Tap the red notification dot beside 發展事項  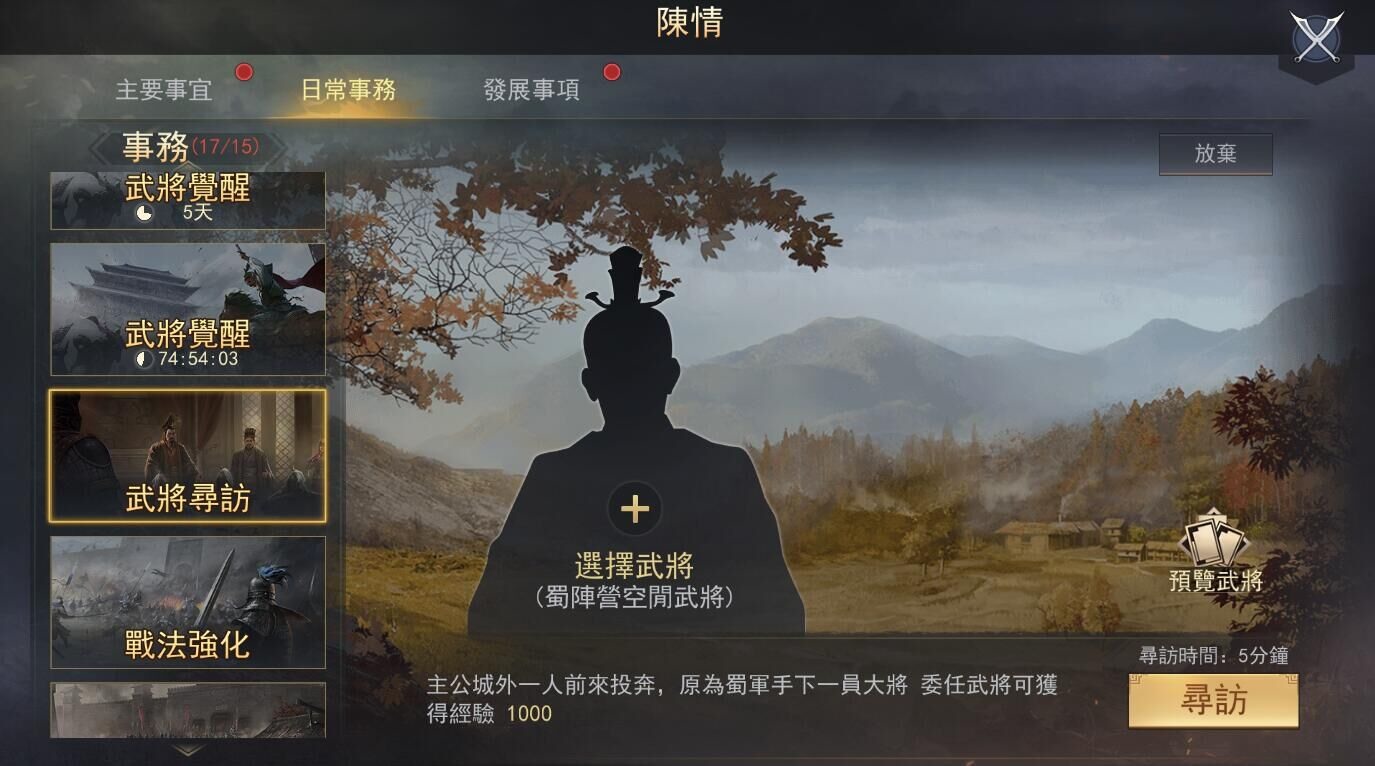[x=610, y=71]
